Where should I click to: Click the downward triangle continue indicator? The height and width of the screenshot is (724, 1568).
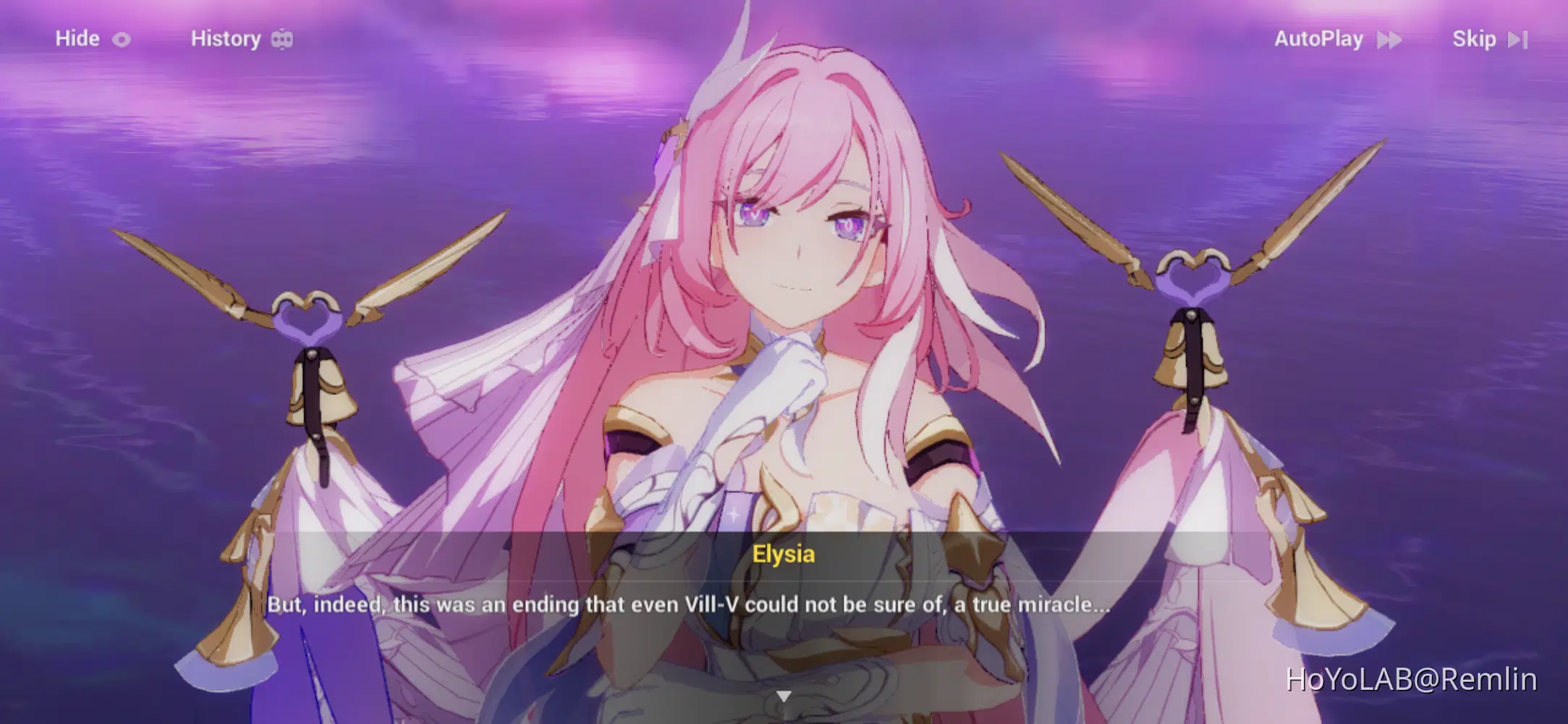click(784, 696)
